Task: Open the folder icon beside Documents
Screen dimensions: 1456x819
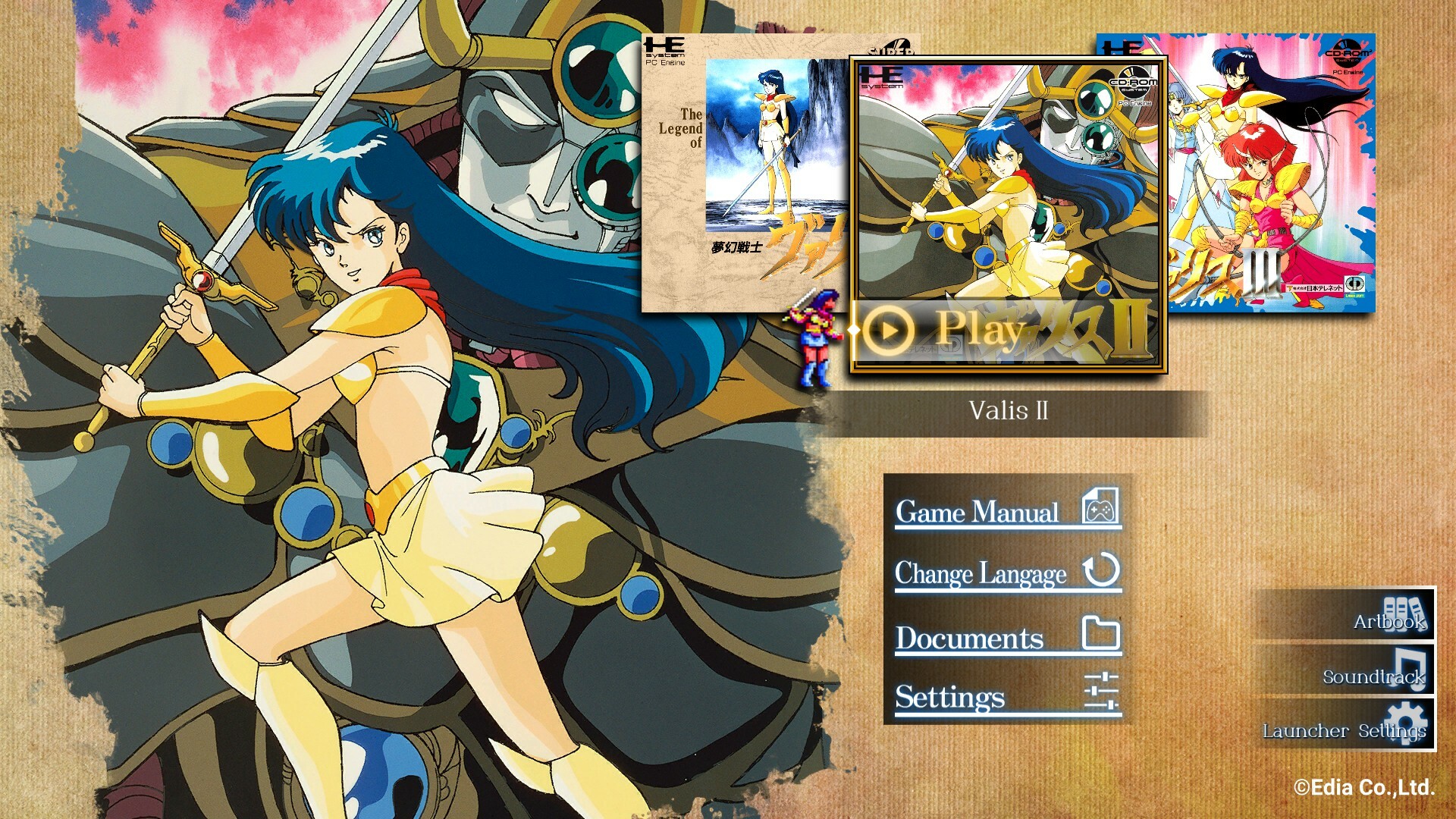Action: [x=1101, y=635]
